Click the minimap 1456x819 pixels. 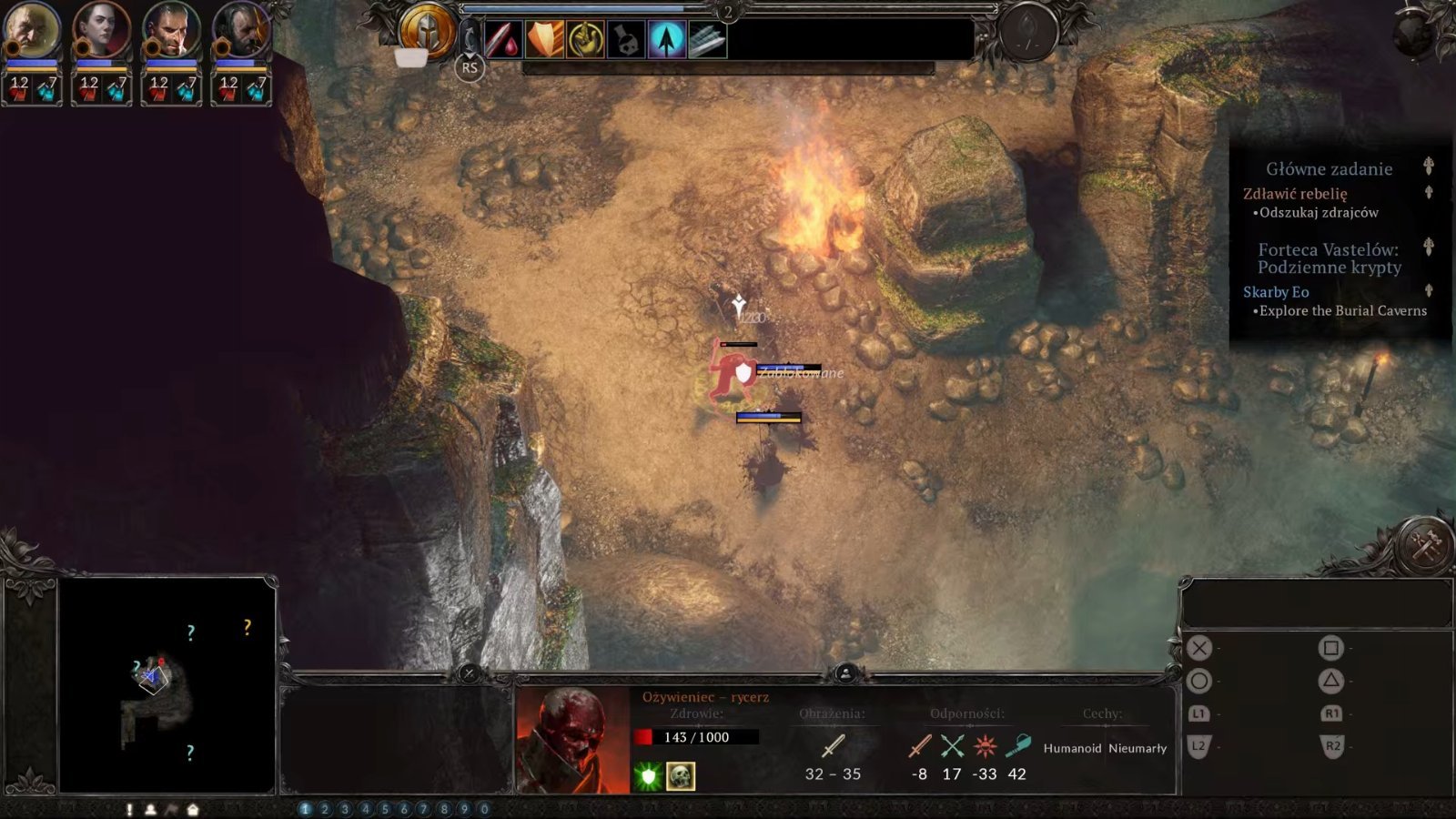coord(167,685)
